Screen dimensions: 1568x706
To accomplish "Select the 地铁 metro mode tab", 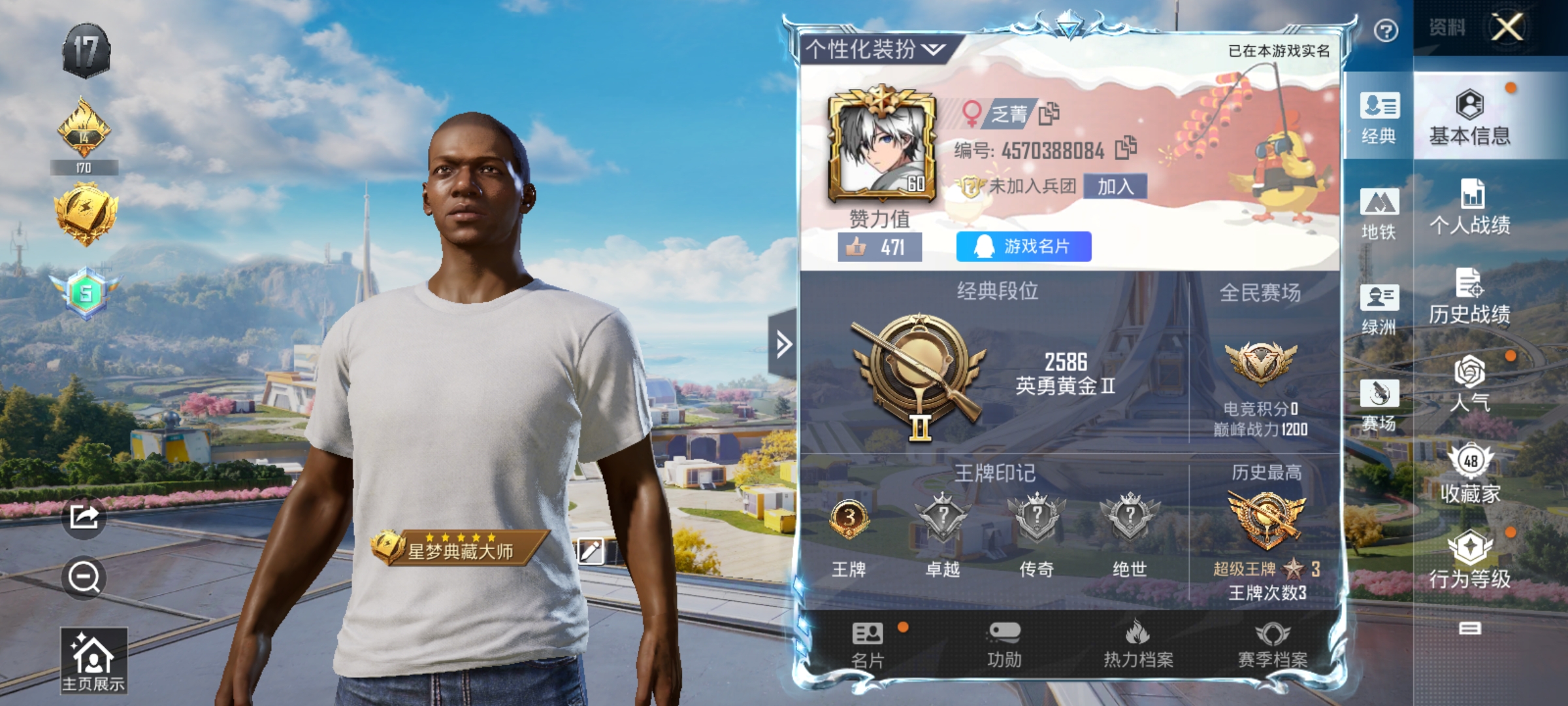I will coord(1379,214).
